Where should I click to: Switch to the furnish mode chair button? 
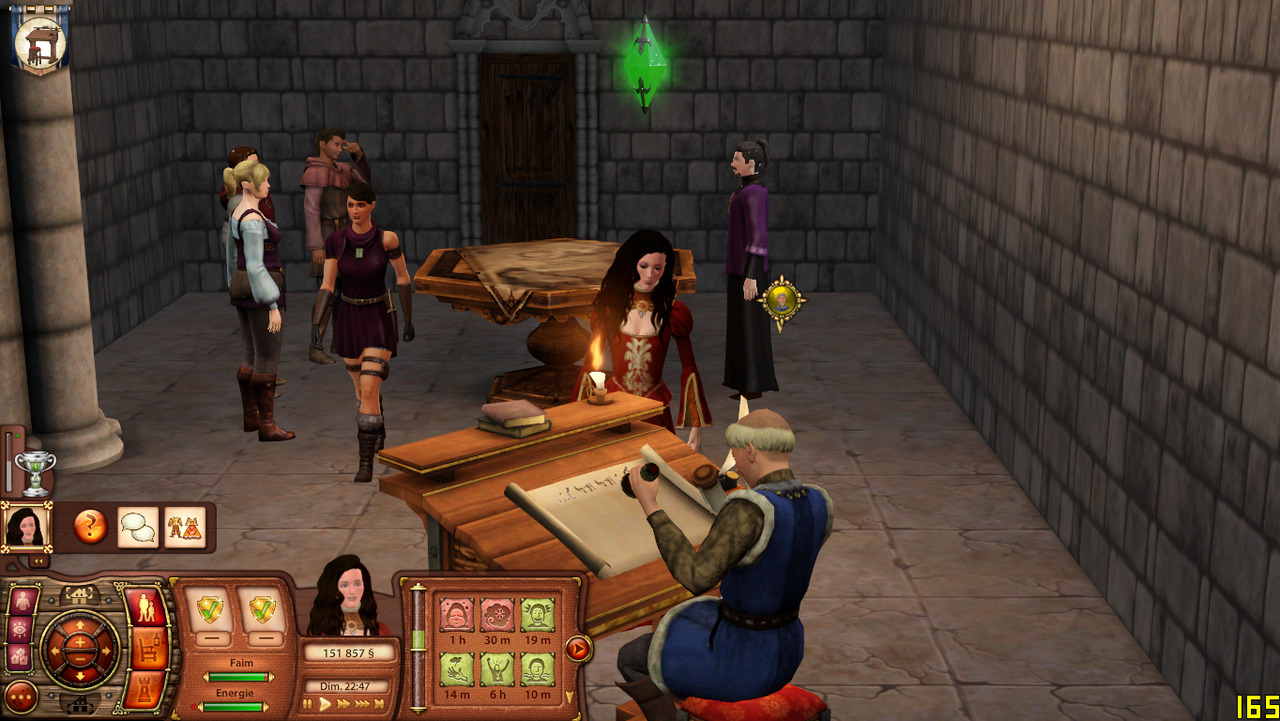point(148,649)
